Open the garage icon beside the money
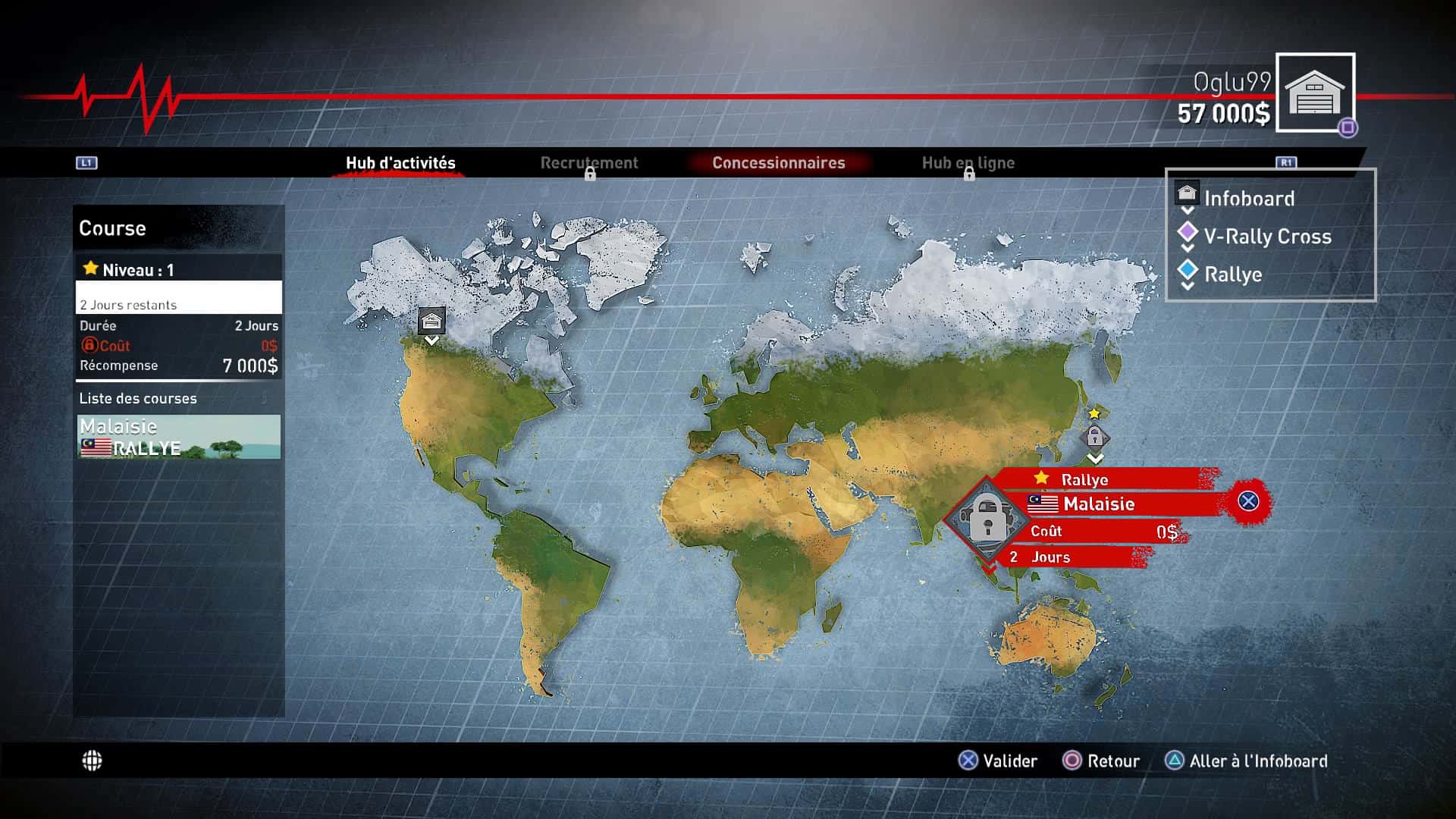The width and height of the screenshot is (1456, 819). (1315, 93)
